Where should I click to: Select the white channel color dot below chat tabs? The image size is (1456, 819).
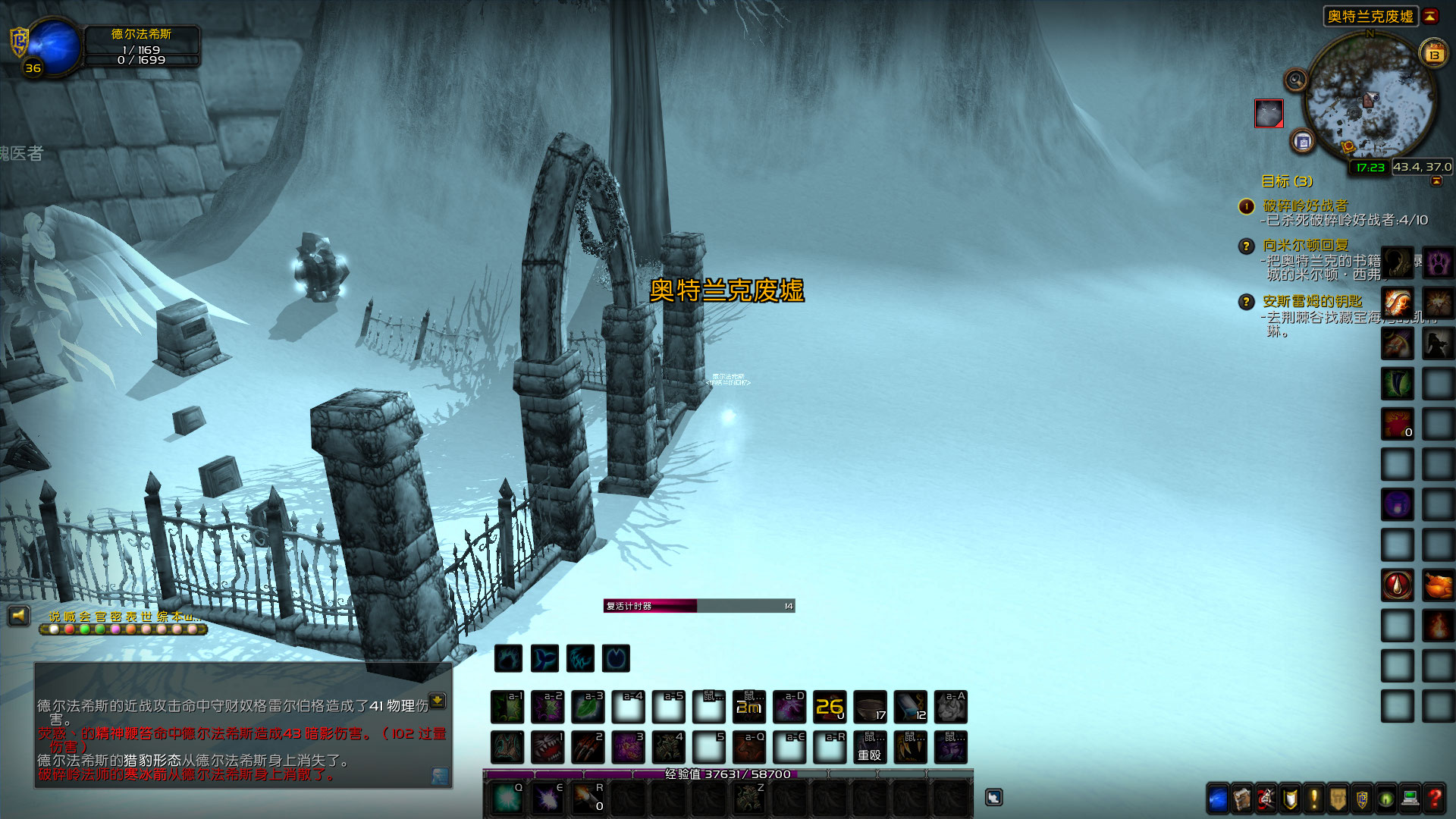[x=53, y=629]
